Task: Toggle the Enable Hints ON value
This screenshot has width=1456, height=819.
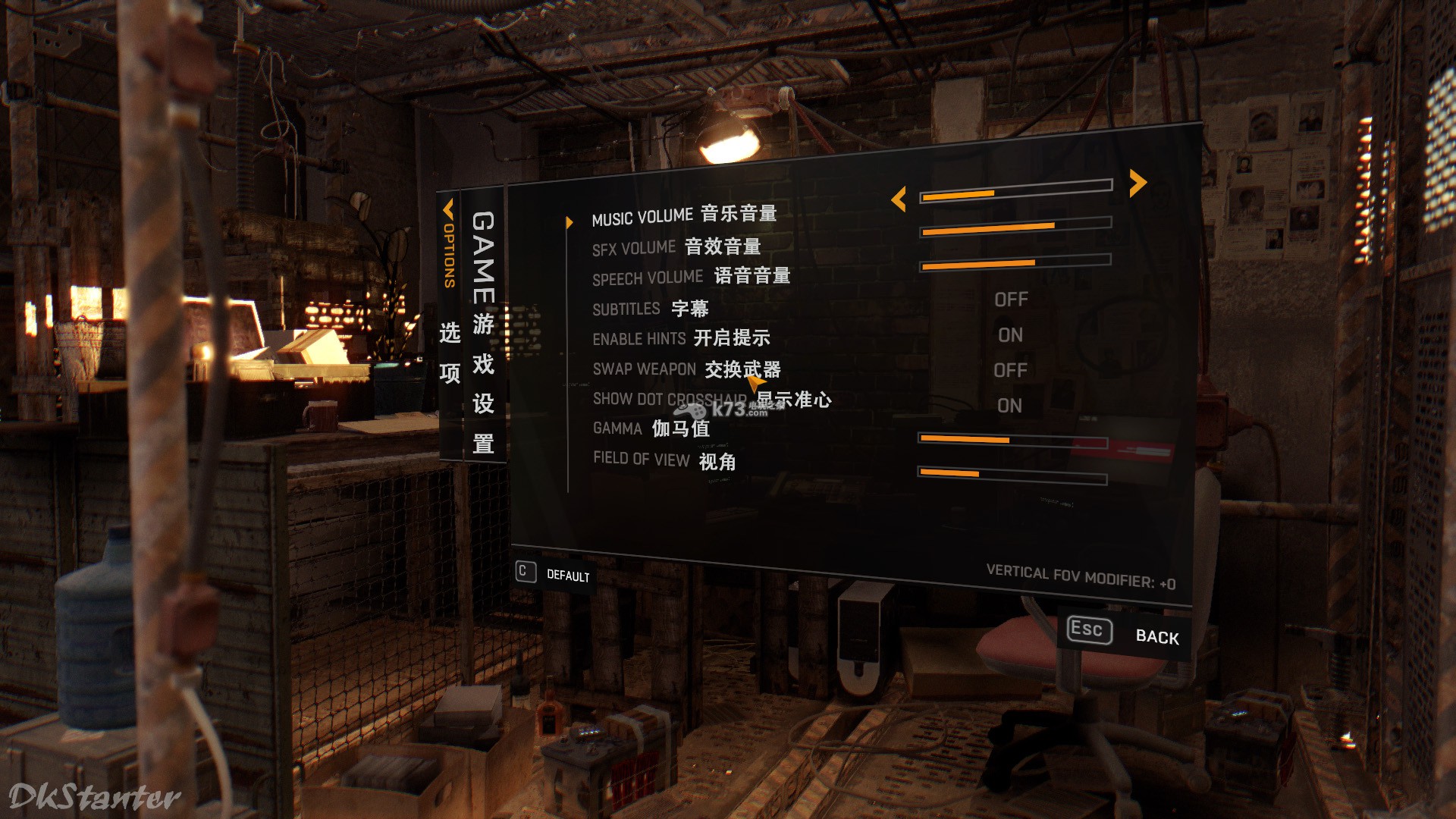Action: click(1010, 335)
